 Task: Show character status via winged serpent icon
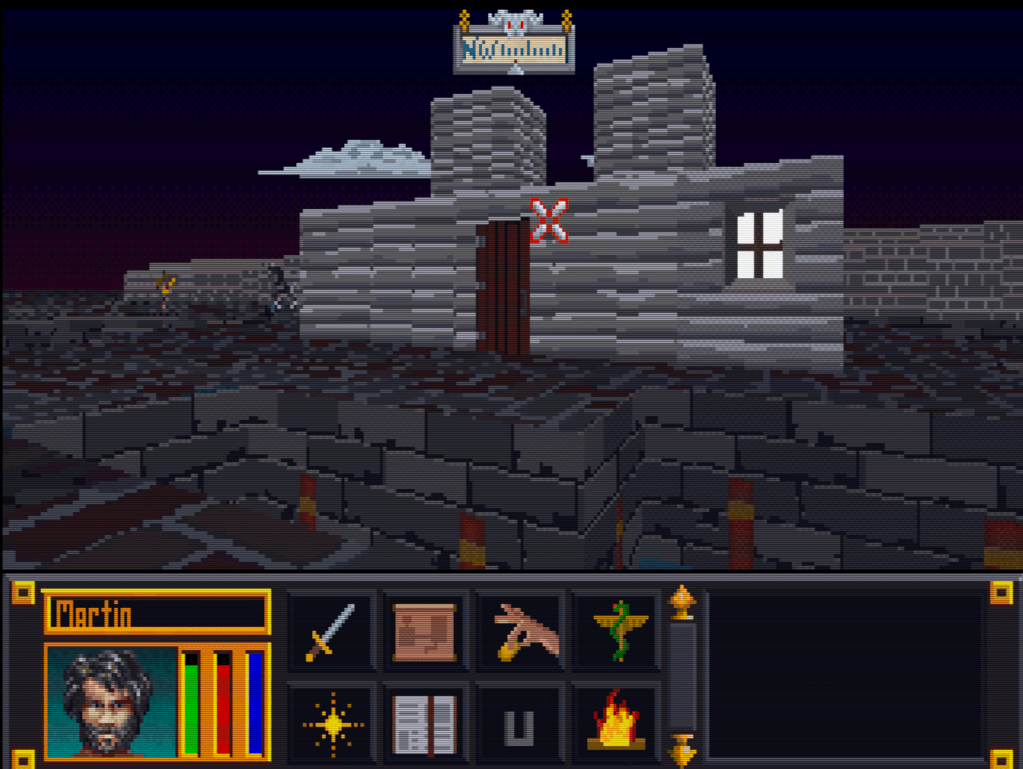click(617, 632)
